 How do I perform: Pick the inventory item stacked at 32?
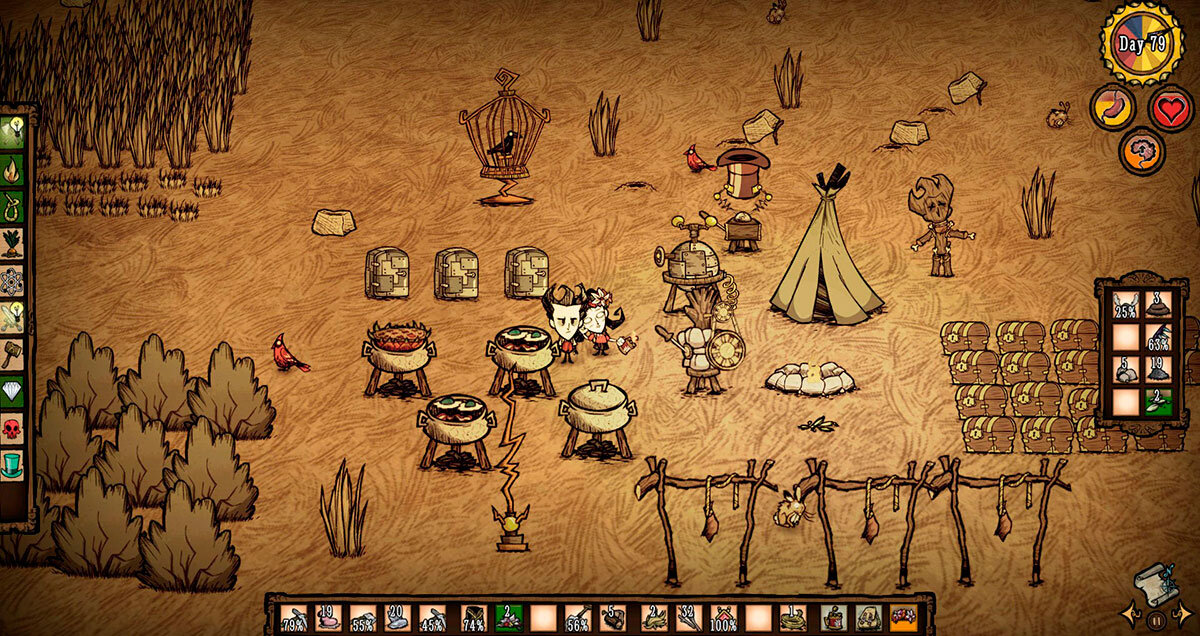(x=688, y=618)
